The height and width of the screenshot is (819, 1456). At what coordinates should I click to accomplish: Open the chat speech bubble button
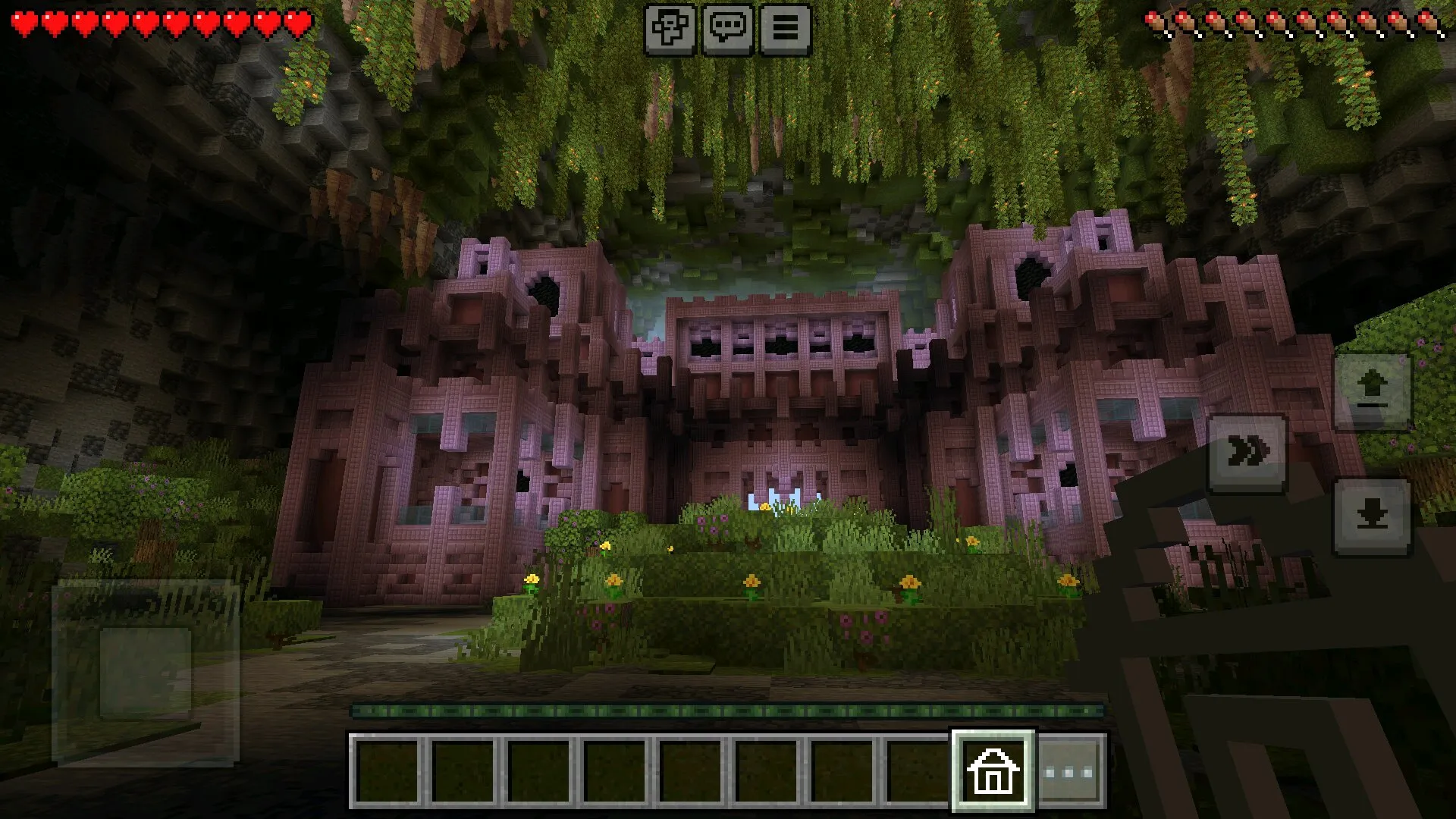[x=727, y=30]
